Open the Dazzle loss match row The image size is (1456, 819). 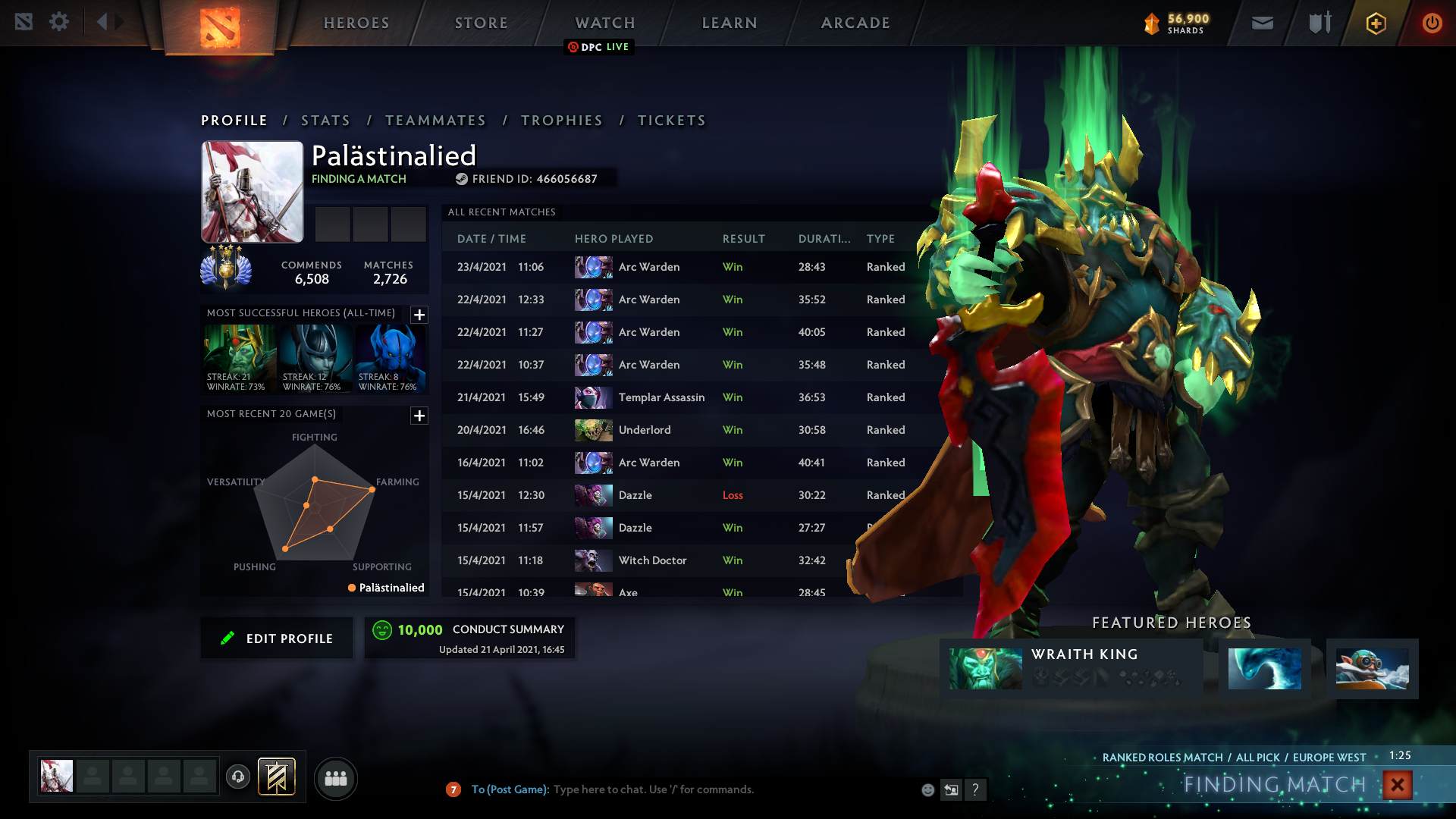coord(682,495)
